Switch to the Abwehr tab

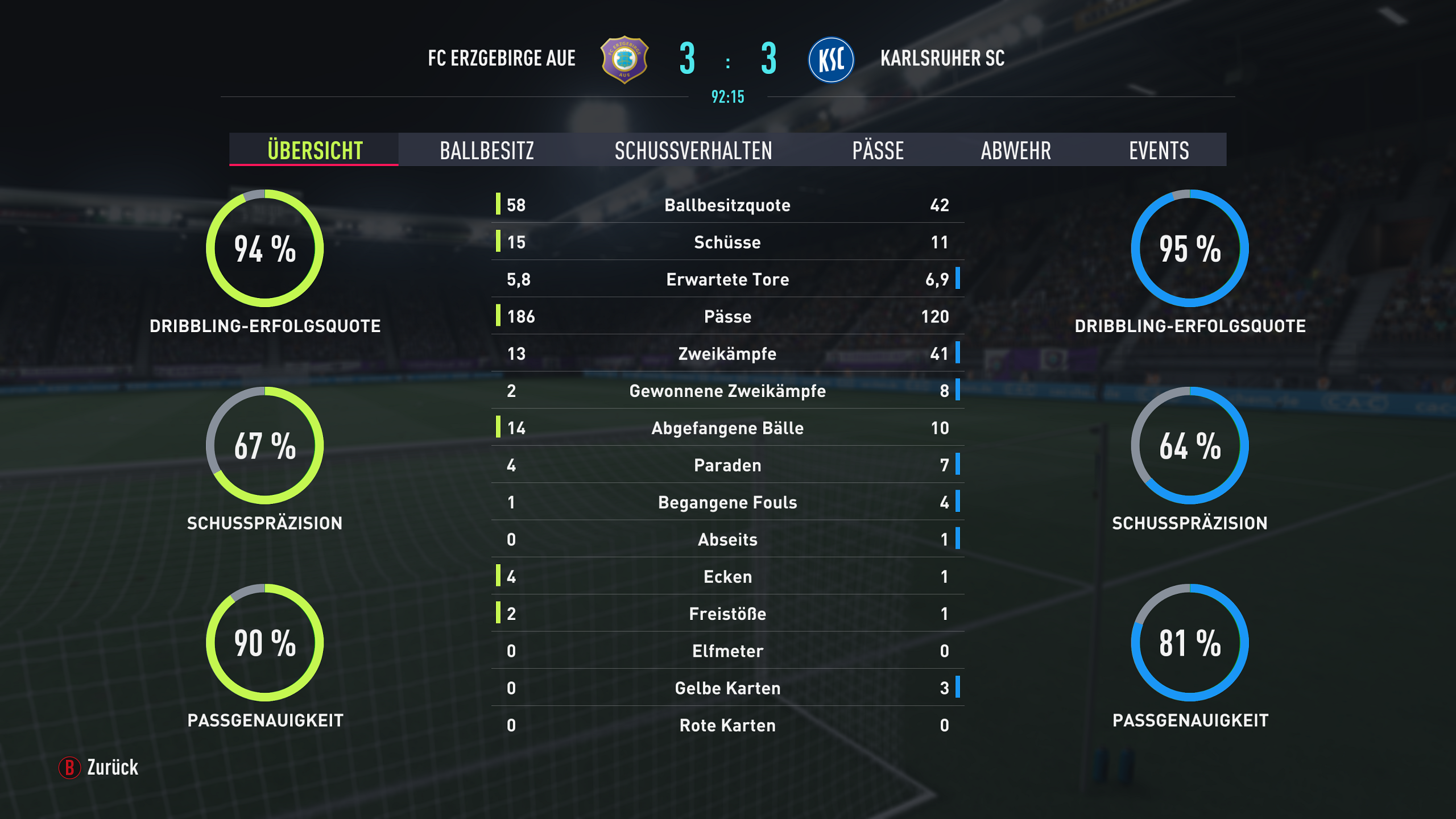[1016, 150]
